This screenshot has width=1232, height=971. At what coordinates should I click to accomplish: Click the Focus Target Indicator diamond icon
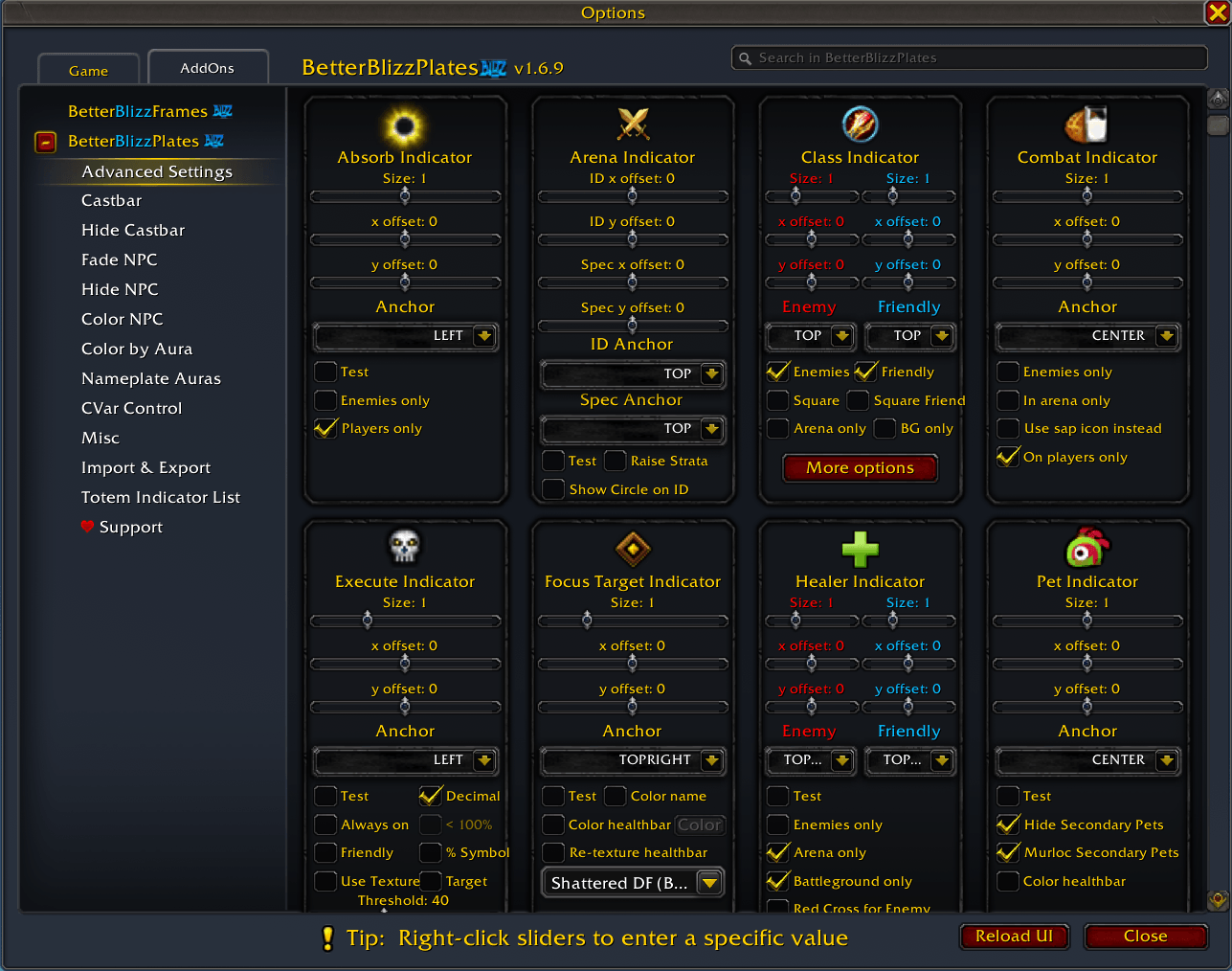tap(632, 548)
